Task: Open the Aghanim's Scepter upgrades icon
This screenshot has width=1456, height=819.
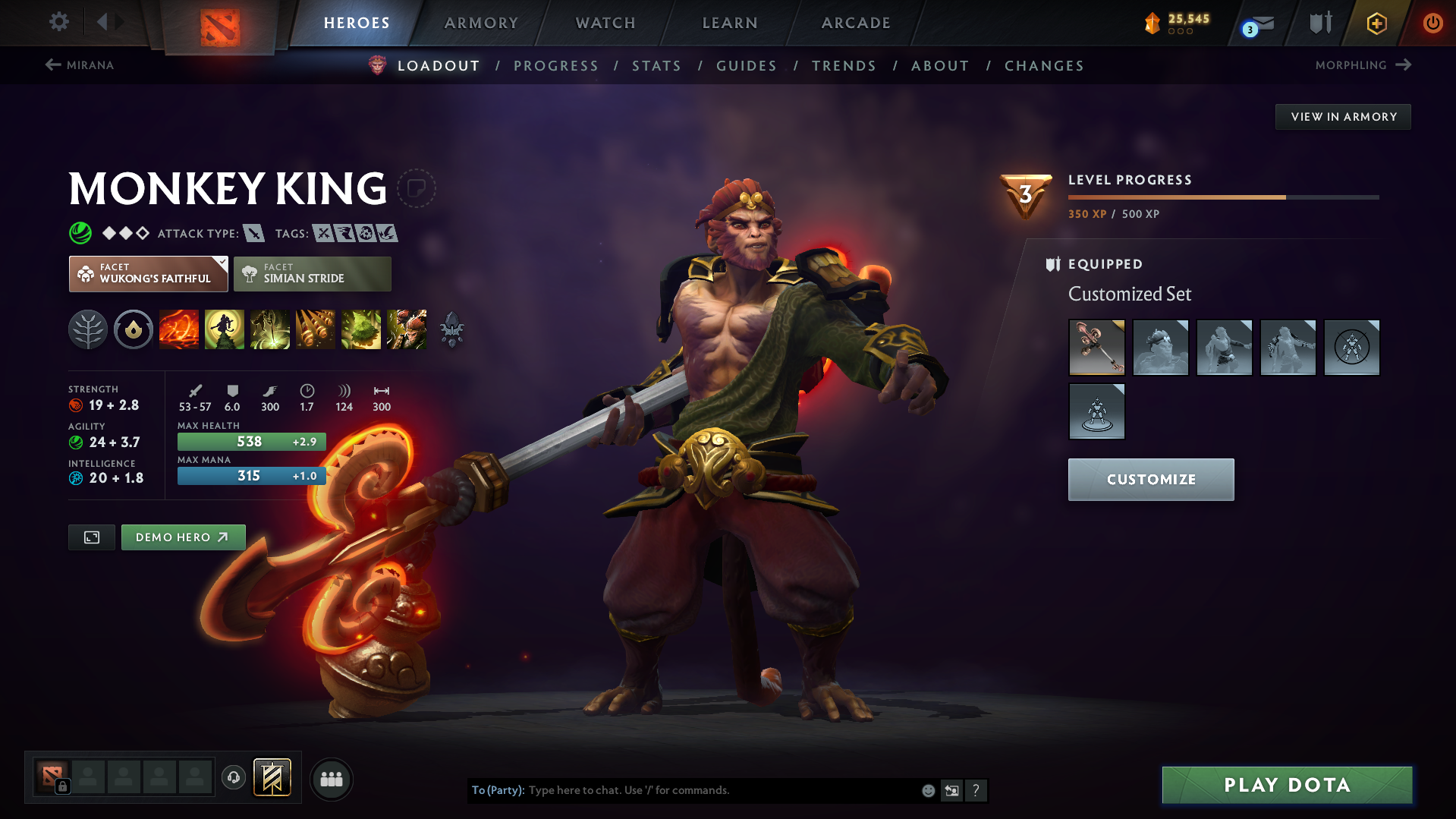Action: point(452,329)
